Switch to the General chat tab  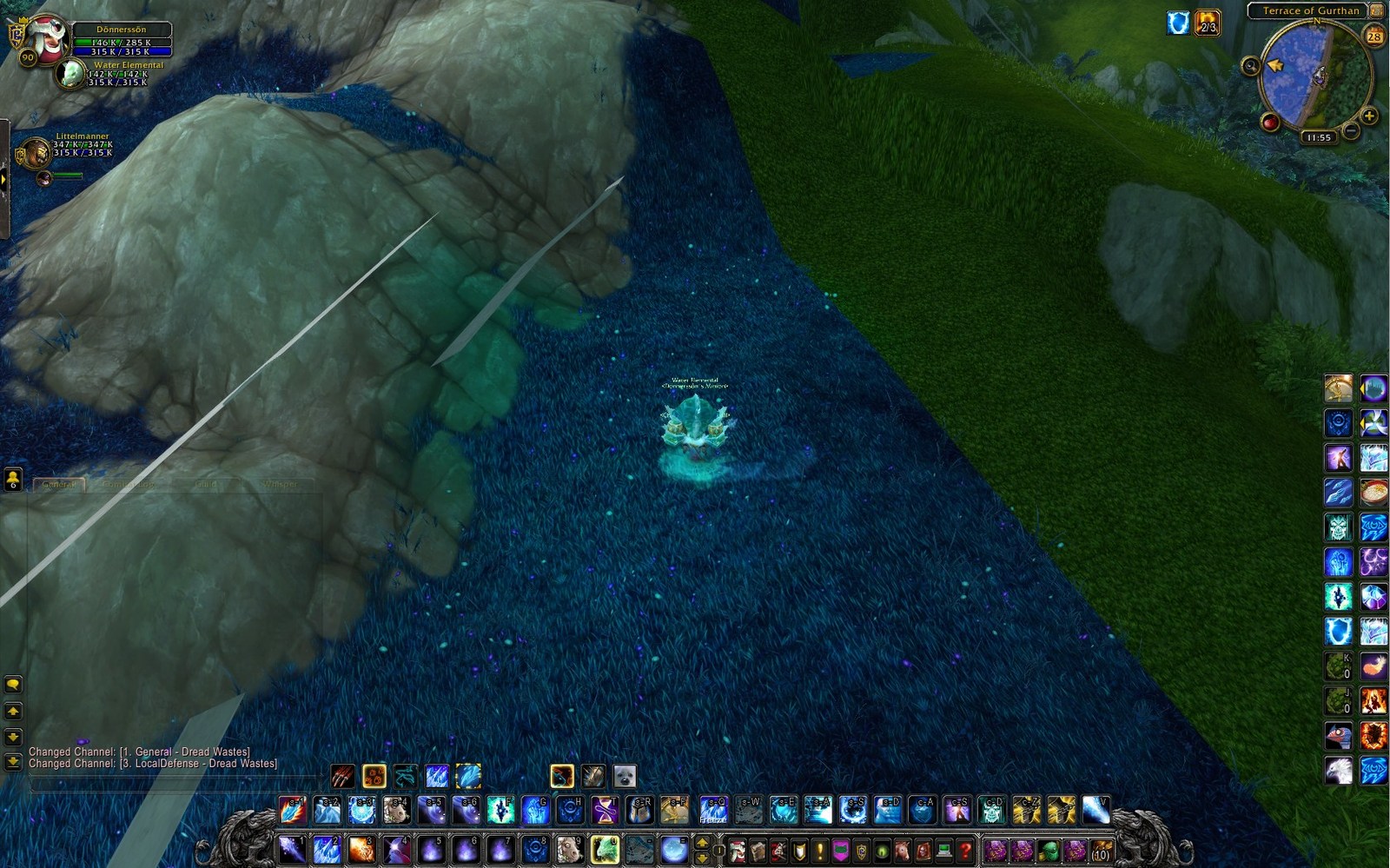click(59, 484)
